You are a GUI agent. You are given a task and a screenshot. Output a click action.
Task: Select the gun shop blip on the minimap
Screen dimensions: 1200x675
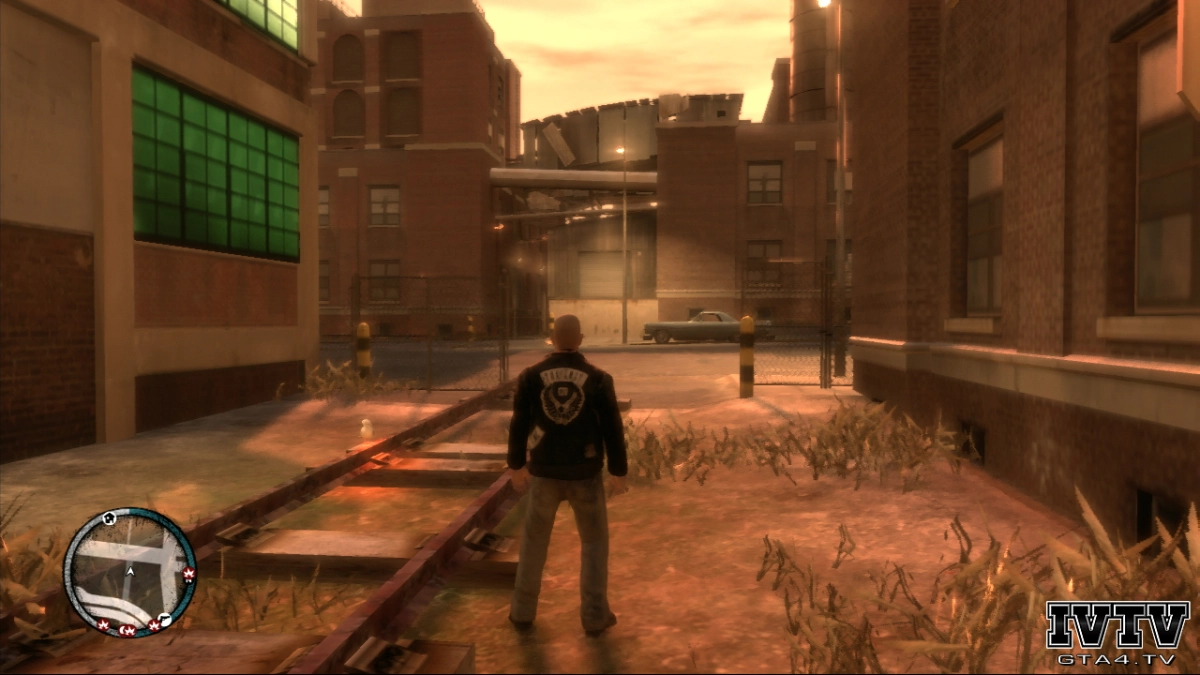tap(165, 620)
